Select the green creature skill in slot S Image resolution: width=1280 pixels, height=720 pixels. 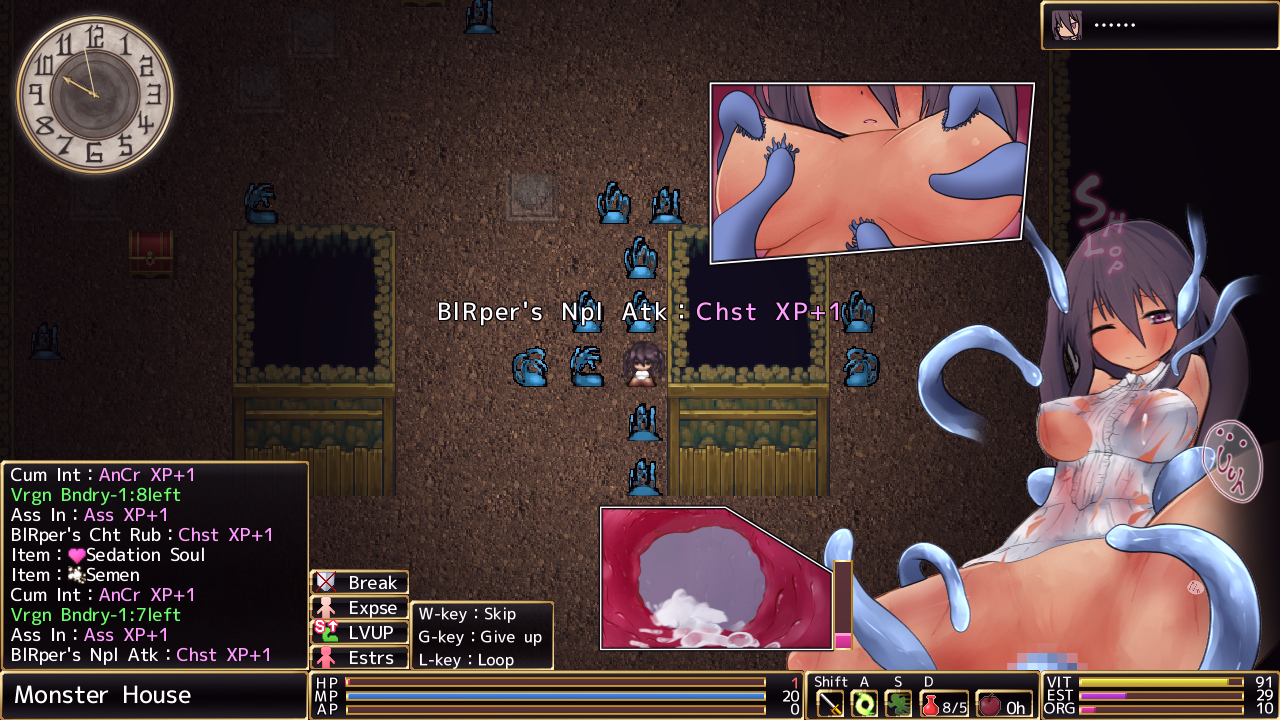(898, 704)
